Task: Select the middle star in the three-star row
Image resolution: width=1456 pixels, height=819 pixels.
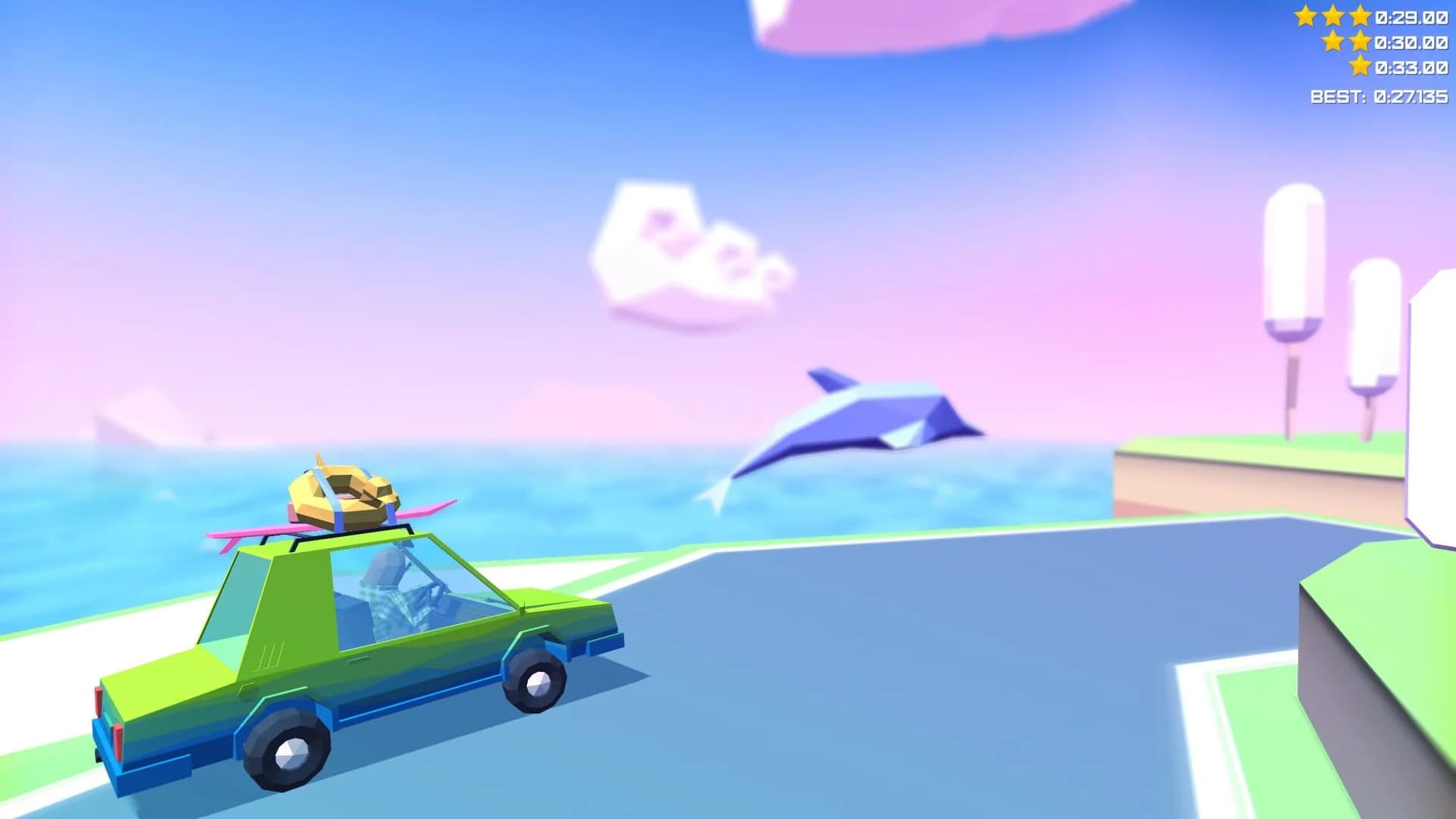Action: pyautogui.click(x=1333, y=17)
